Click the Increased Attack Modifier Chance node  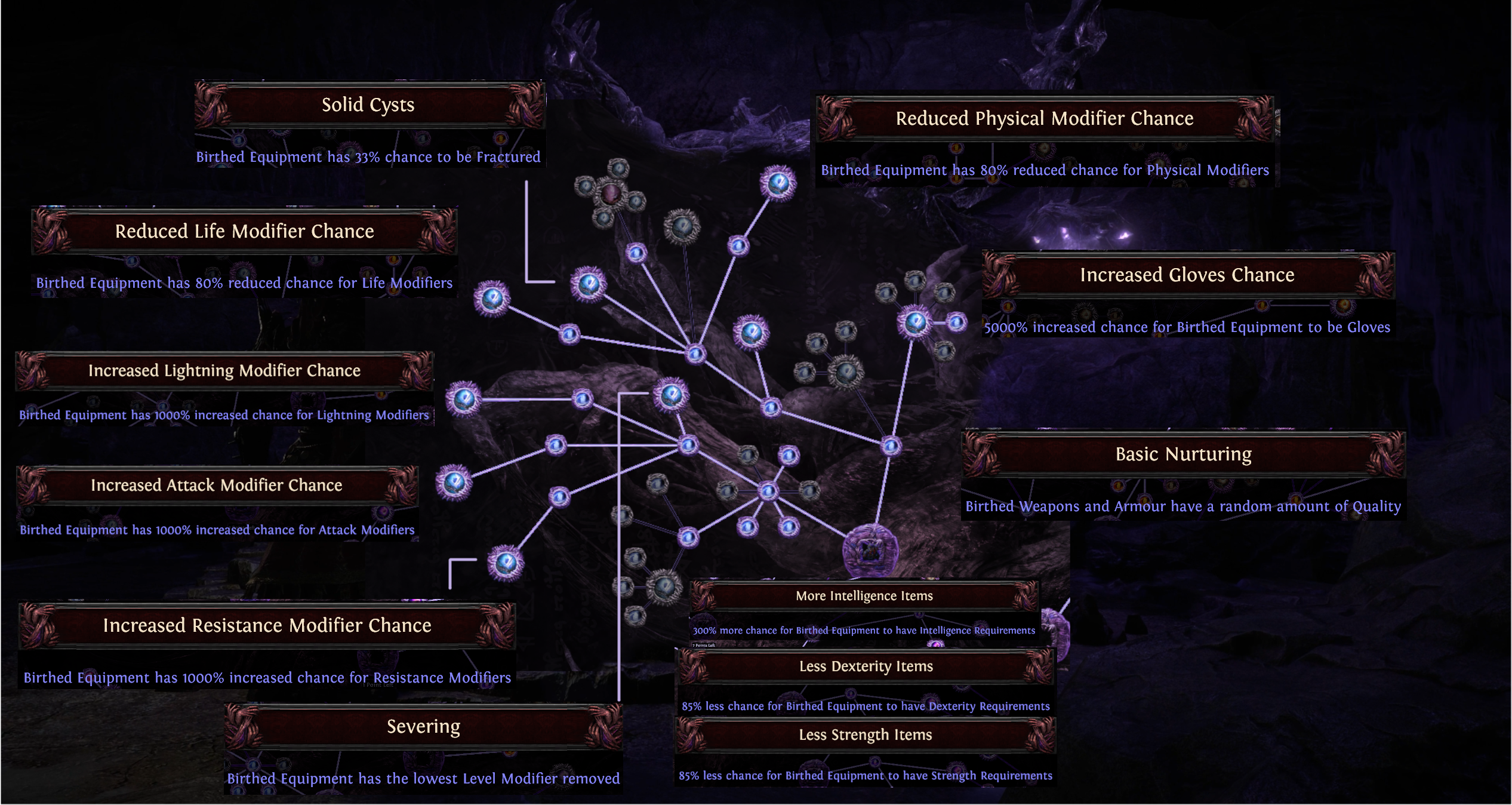(454, 482)
